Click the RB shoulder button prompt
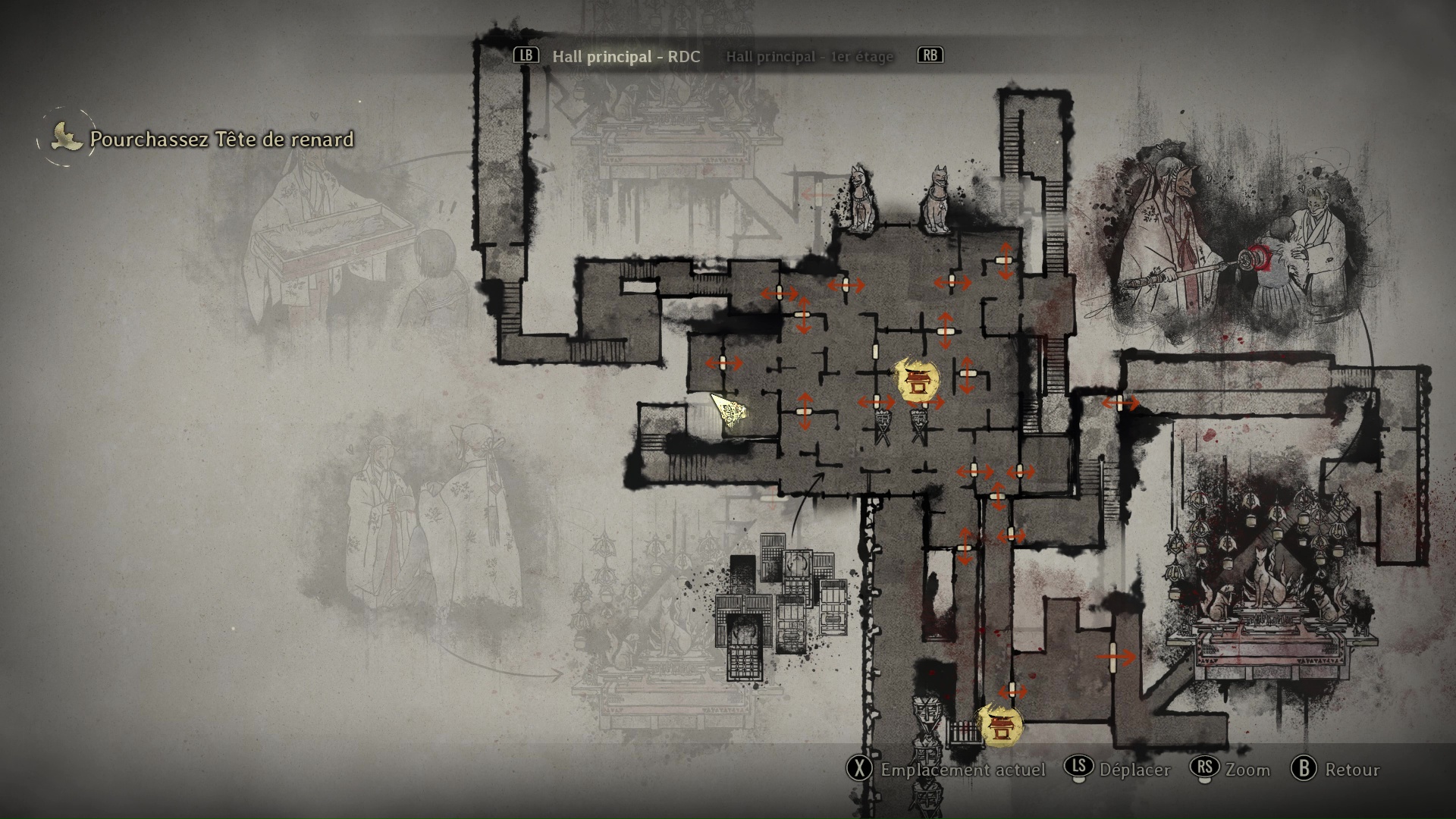The height and width of the screenshot is (819, 1456). [x=930, y=55]
